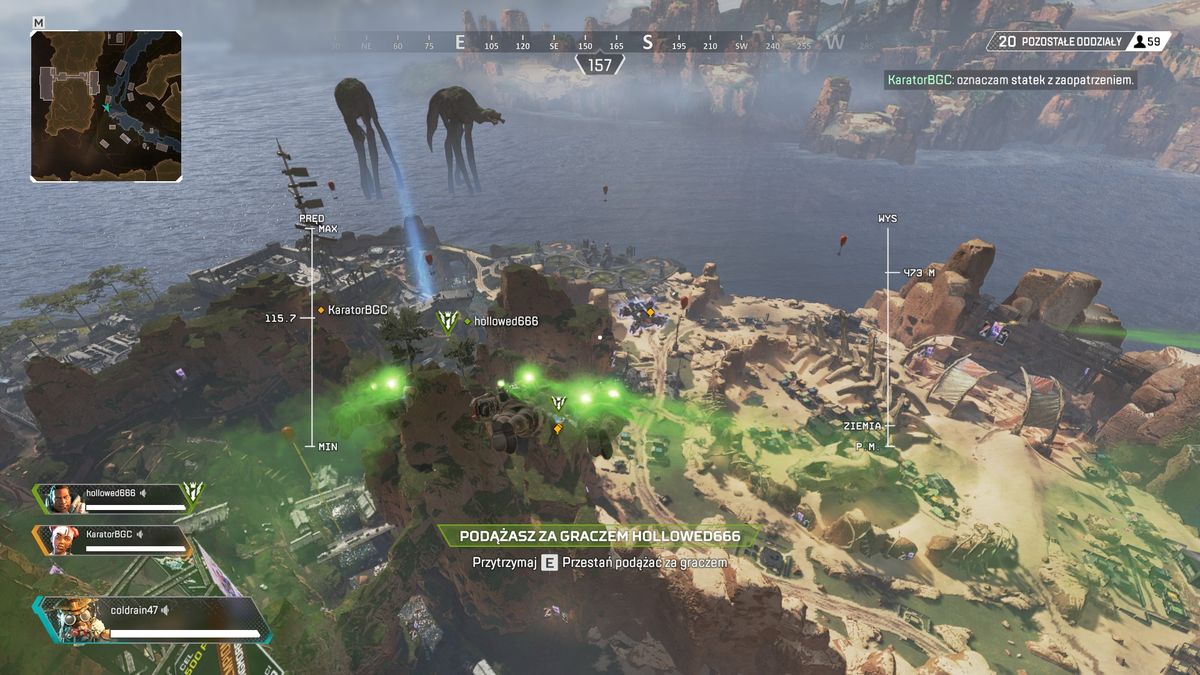
Task: Click the hollowed666 jumpmaster name tag
Action: pos(505,321)
